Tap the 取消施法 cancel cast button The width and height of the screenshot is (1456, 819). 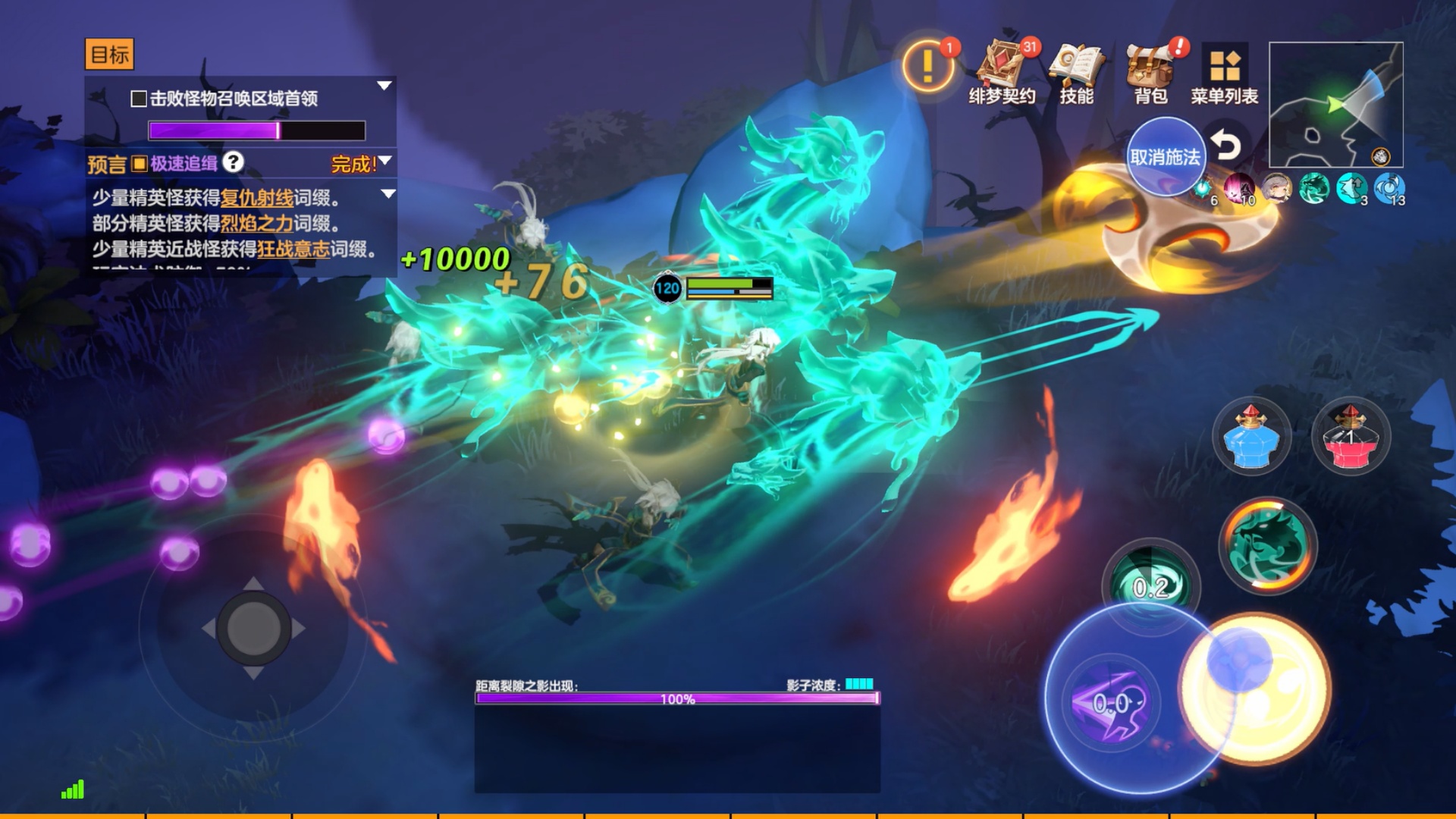(x=1165, y=157)
